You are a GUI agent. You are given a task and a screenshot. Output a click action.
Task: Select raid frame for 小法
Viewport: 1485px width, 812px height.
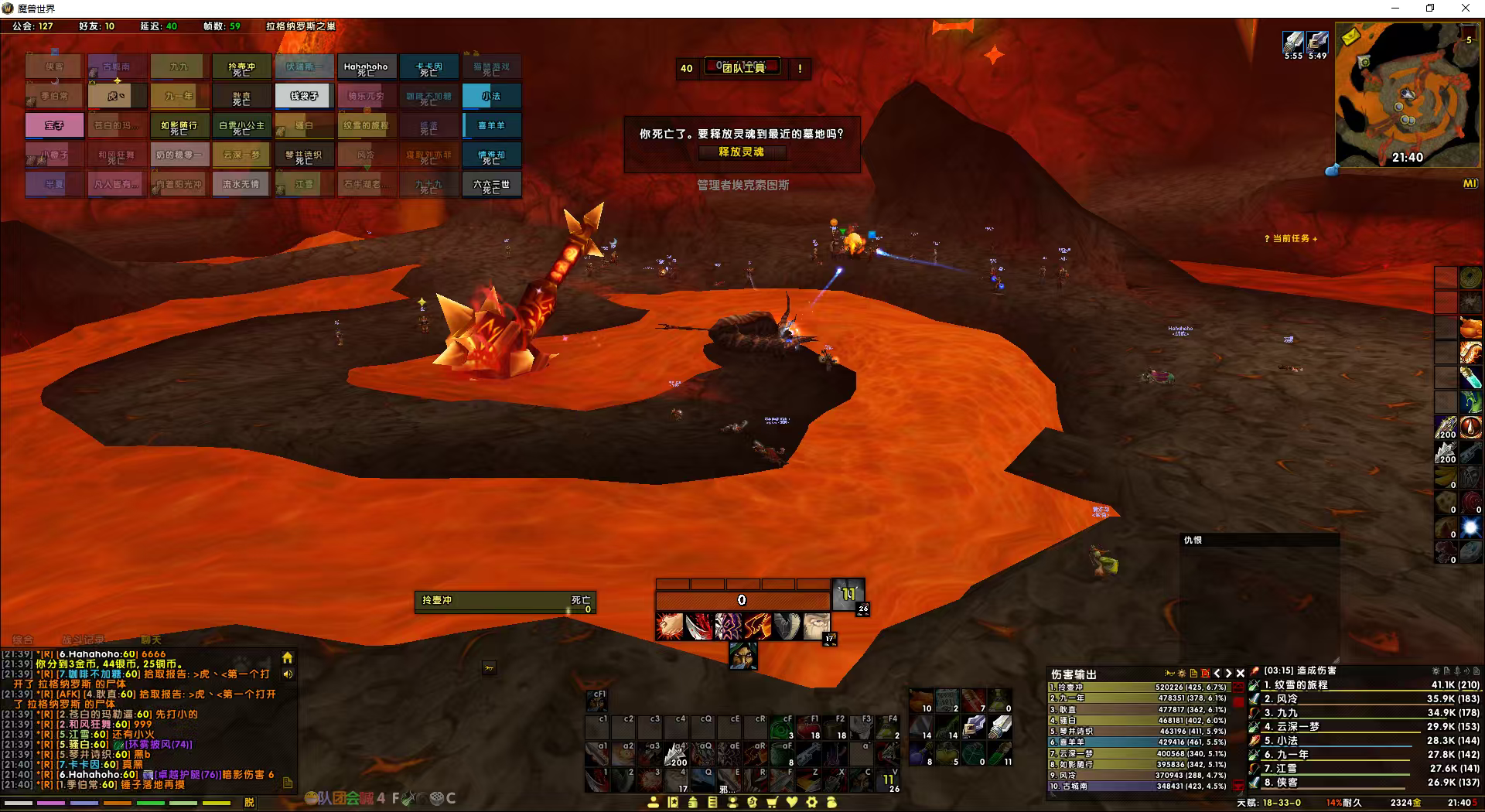pos(491,96)
